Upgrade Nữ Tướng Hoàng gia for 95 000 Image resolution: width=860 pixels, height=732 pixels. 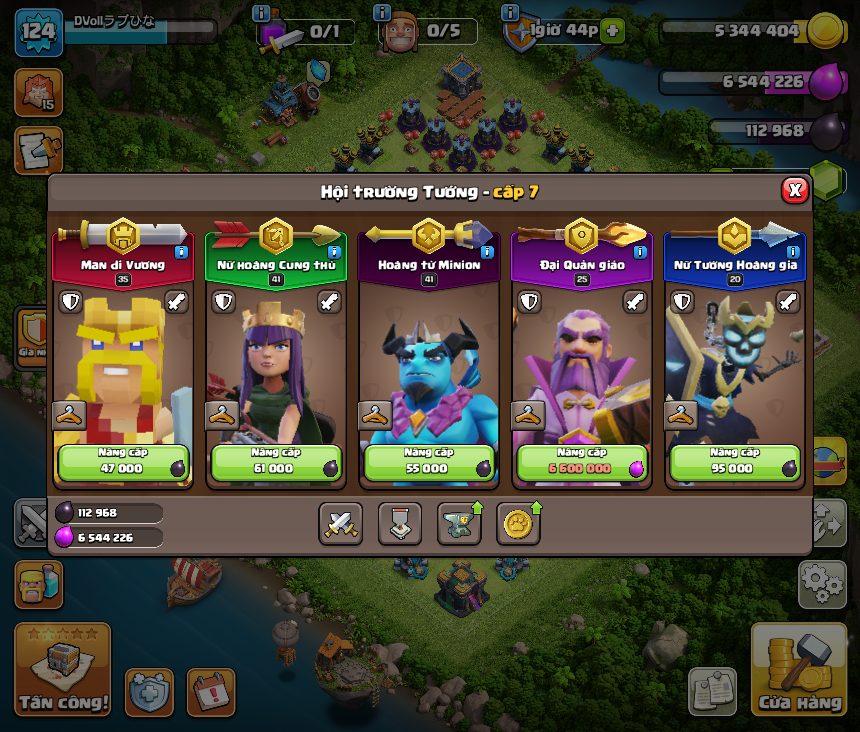point(734,461)
